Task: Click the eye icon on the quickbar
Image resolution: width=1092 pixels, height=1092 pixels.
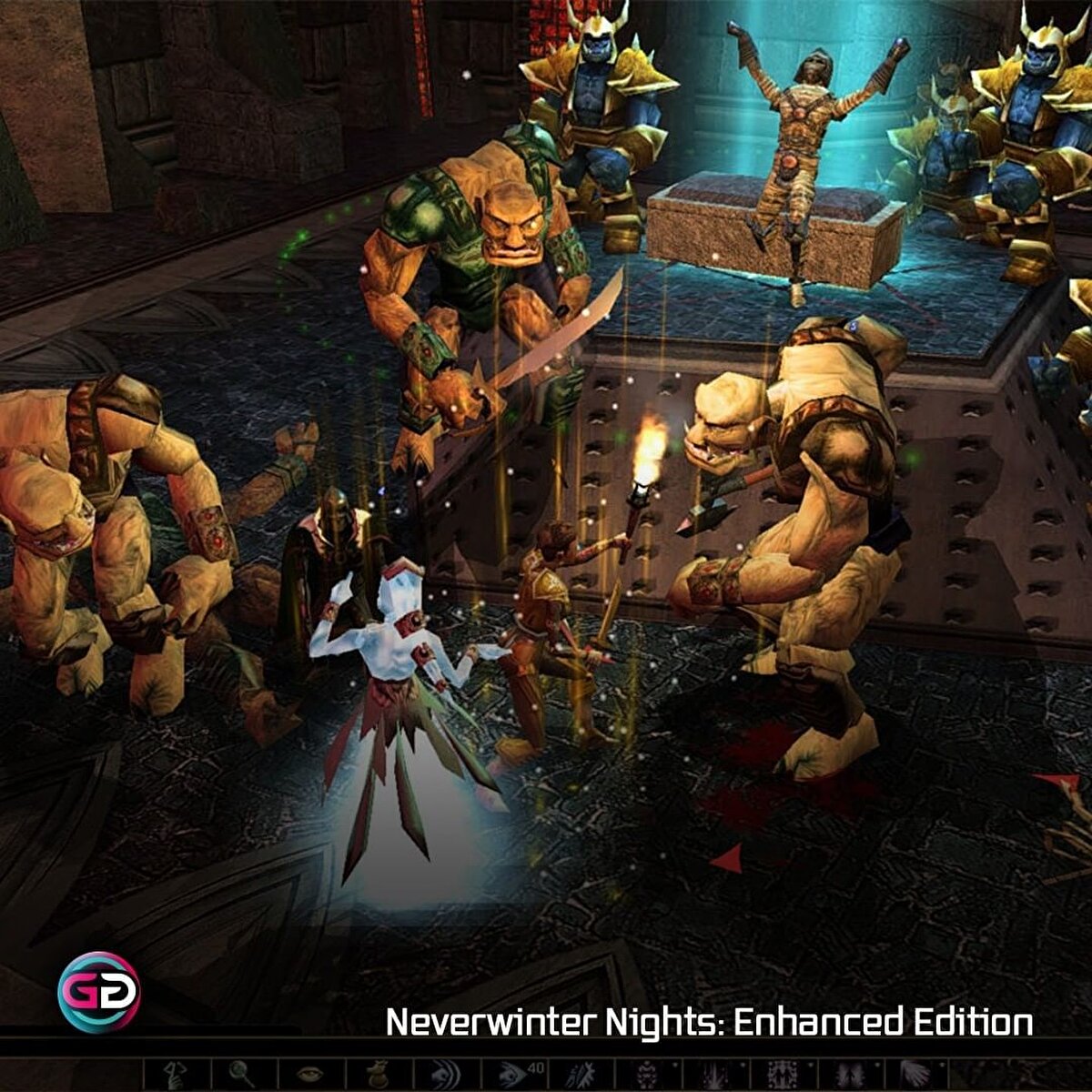Action: click(310, 1076)
